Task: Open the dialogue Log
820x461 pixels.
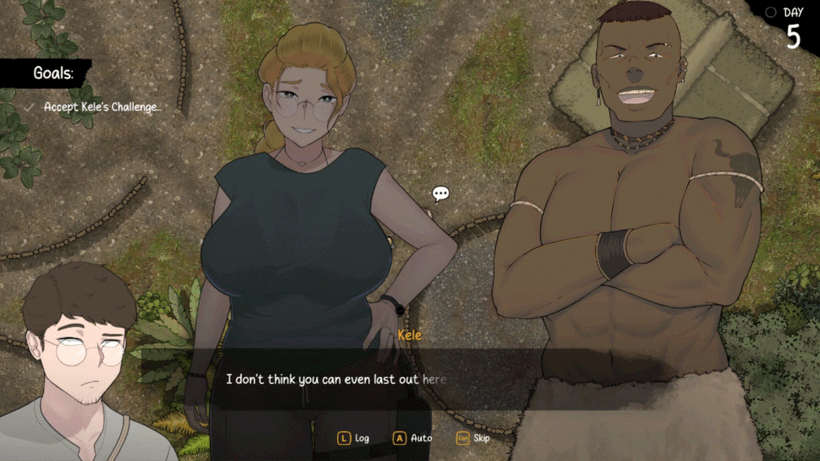Action: tap(353, 438)
